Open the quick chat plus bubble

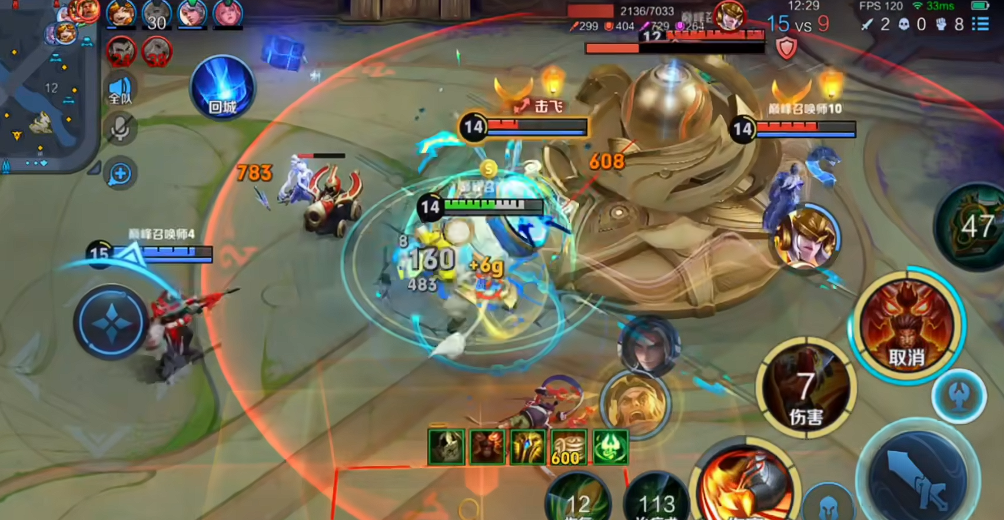click(x=121, y=174)
